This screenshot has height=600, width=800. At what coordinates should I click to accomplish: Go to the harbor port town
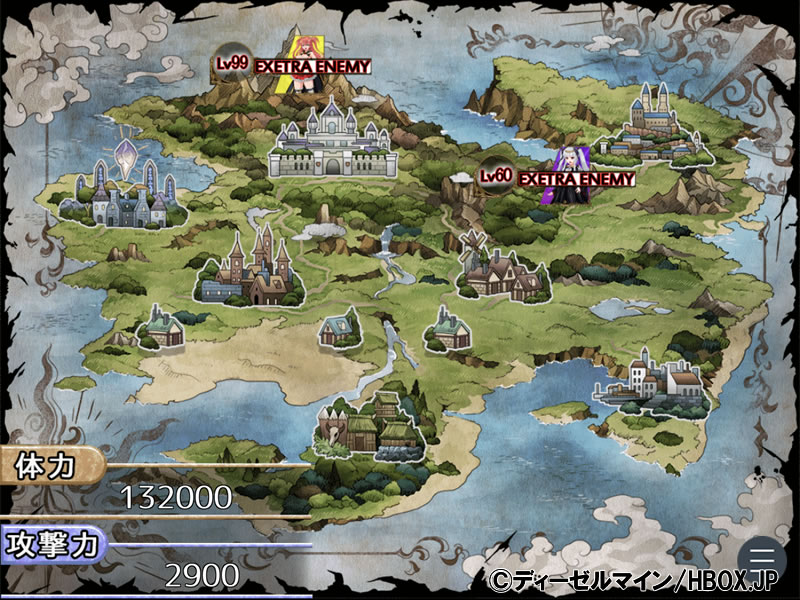pos(653,385)
